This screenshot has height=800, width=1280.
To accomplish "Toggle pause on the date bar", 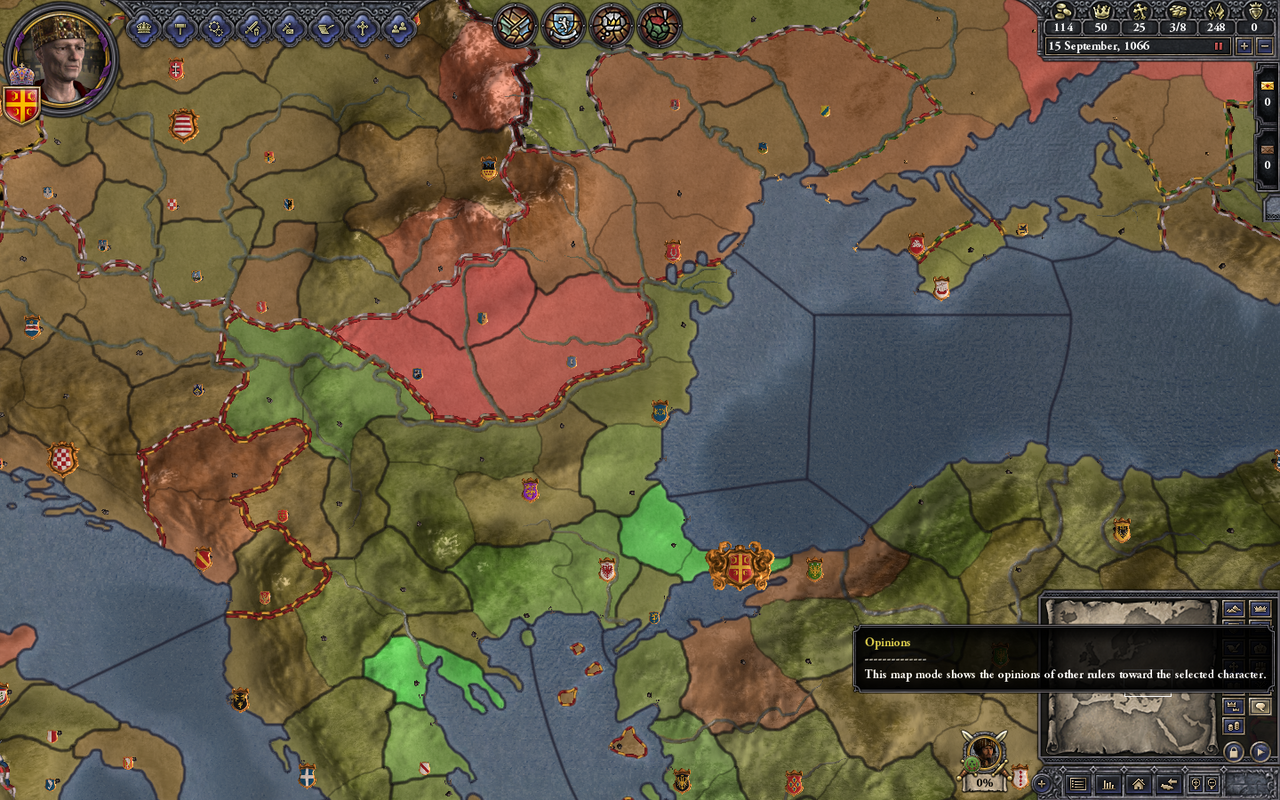I will pyautogui.click(x=1219, y=46).
